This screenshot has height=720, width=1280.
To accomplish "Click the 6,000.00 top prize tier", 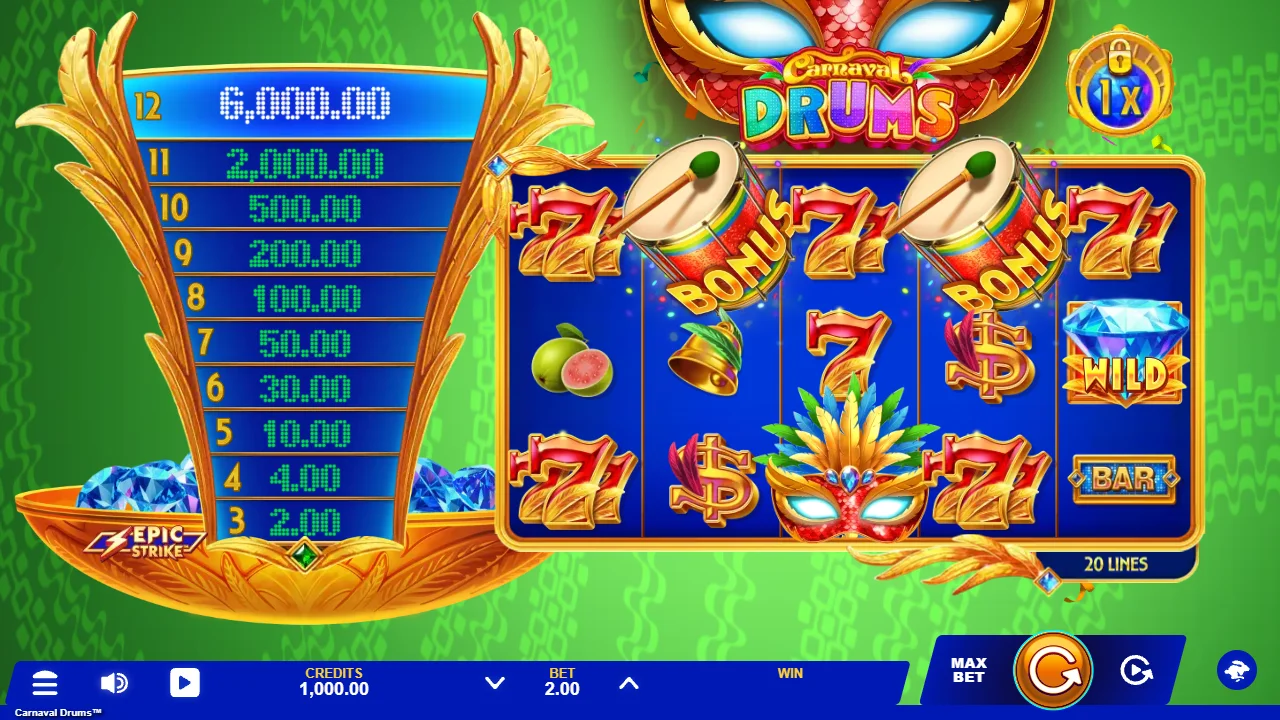I will tap(306, 100).
